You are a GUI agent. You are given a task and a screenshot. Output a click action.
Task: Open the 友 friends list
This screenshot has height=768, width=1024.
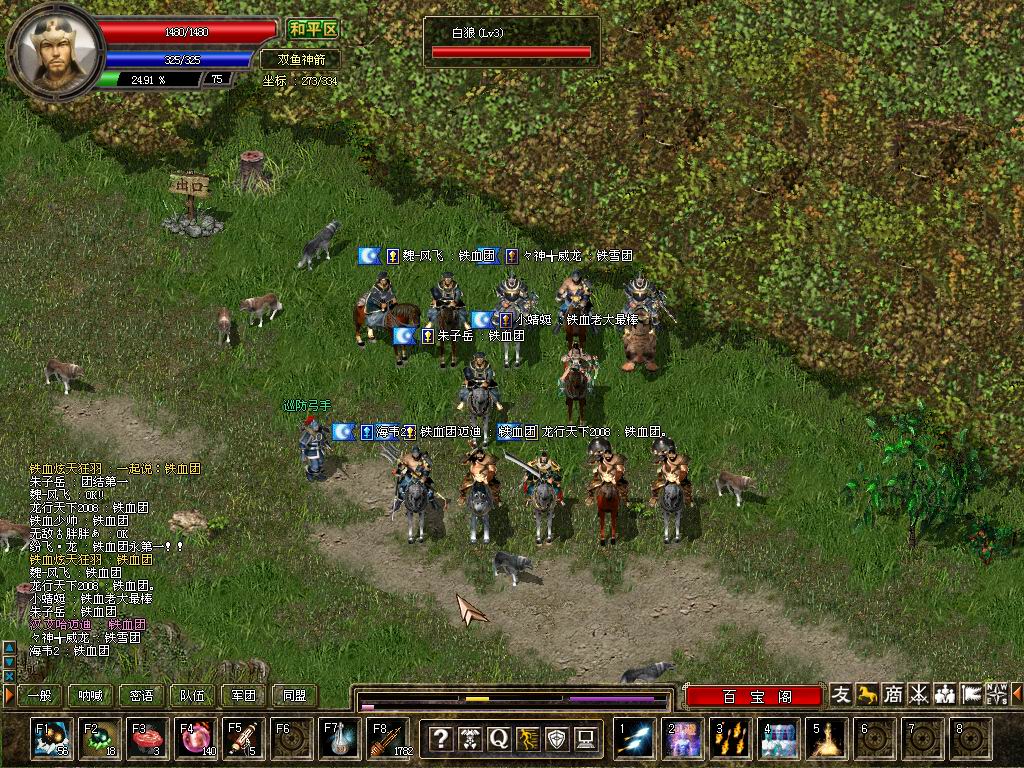pos(842,694)
